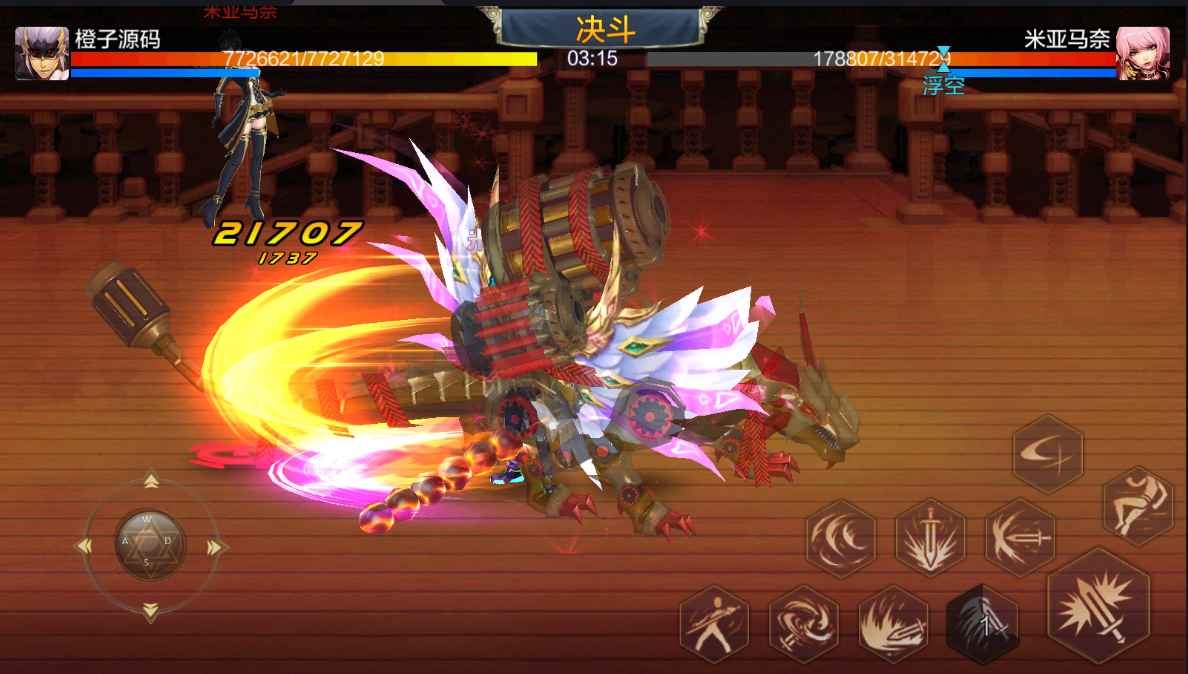
Task: Use the swordsman stance skill
Action: click(714, 624)
